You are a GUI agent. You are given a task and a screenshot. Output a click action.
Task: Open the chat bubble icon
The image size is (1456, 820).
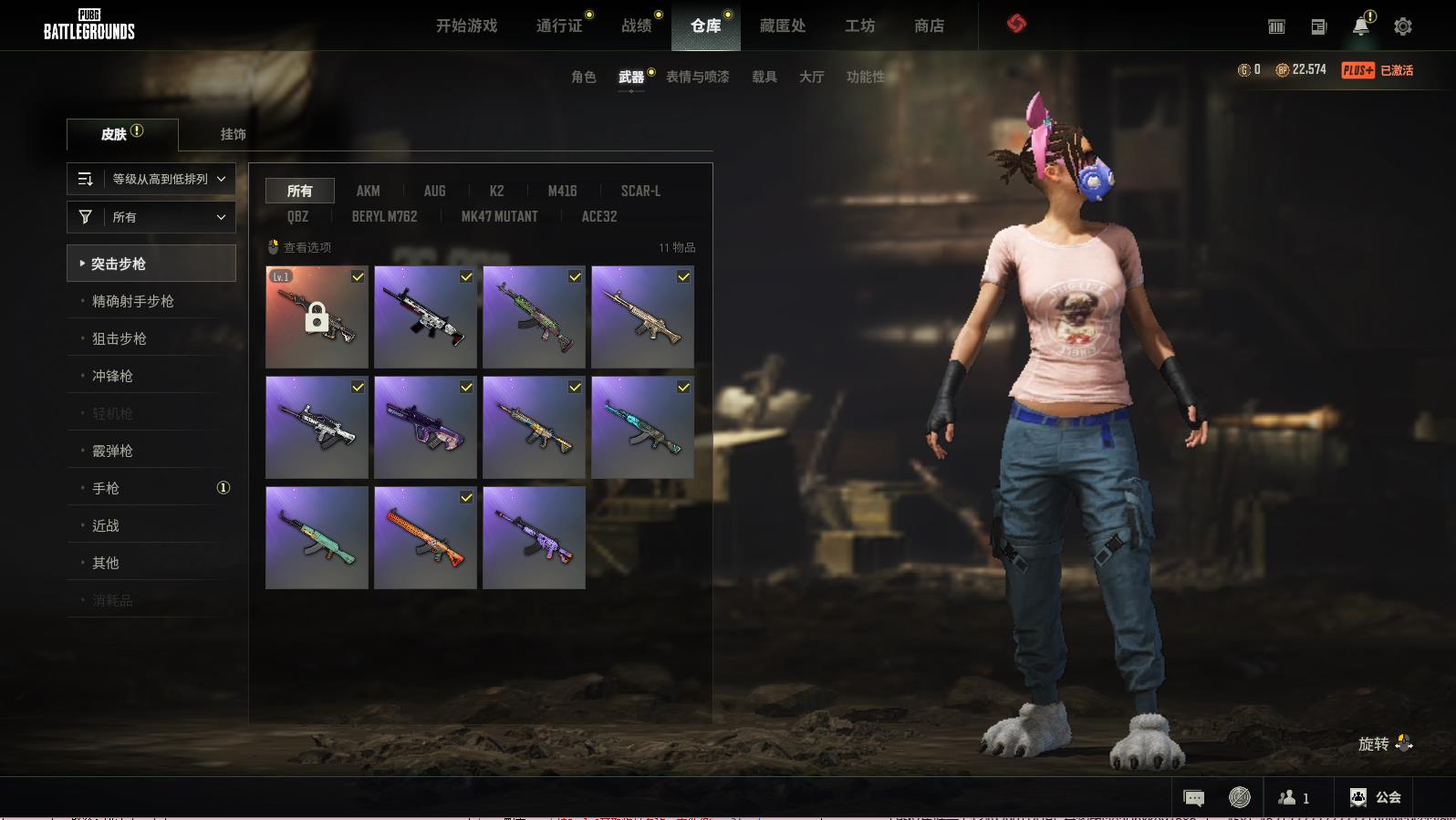(1193, 798)
